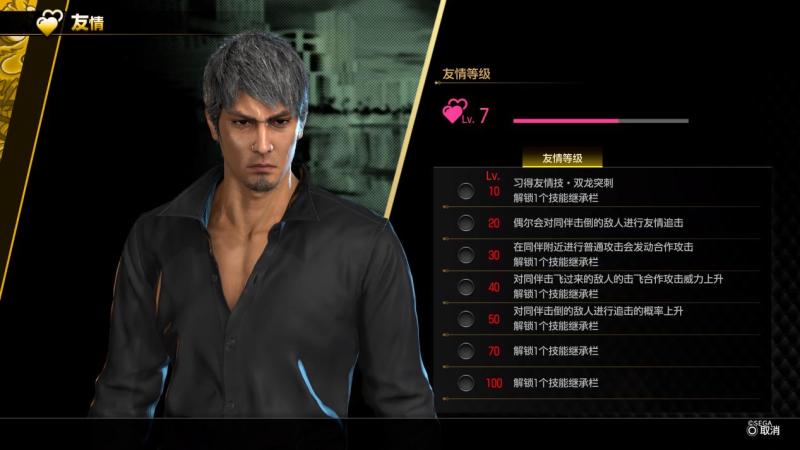
Task: Click the yellow 友情等级 list header tab
Action: [562, 158]
